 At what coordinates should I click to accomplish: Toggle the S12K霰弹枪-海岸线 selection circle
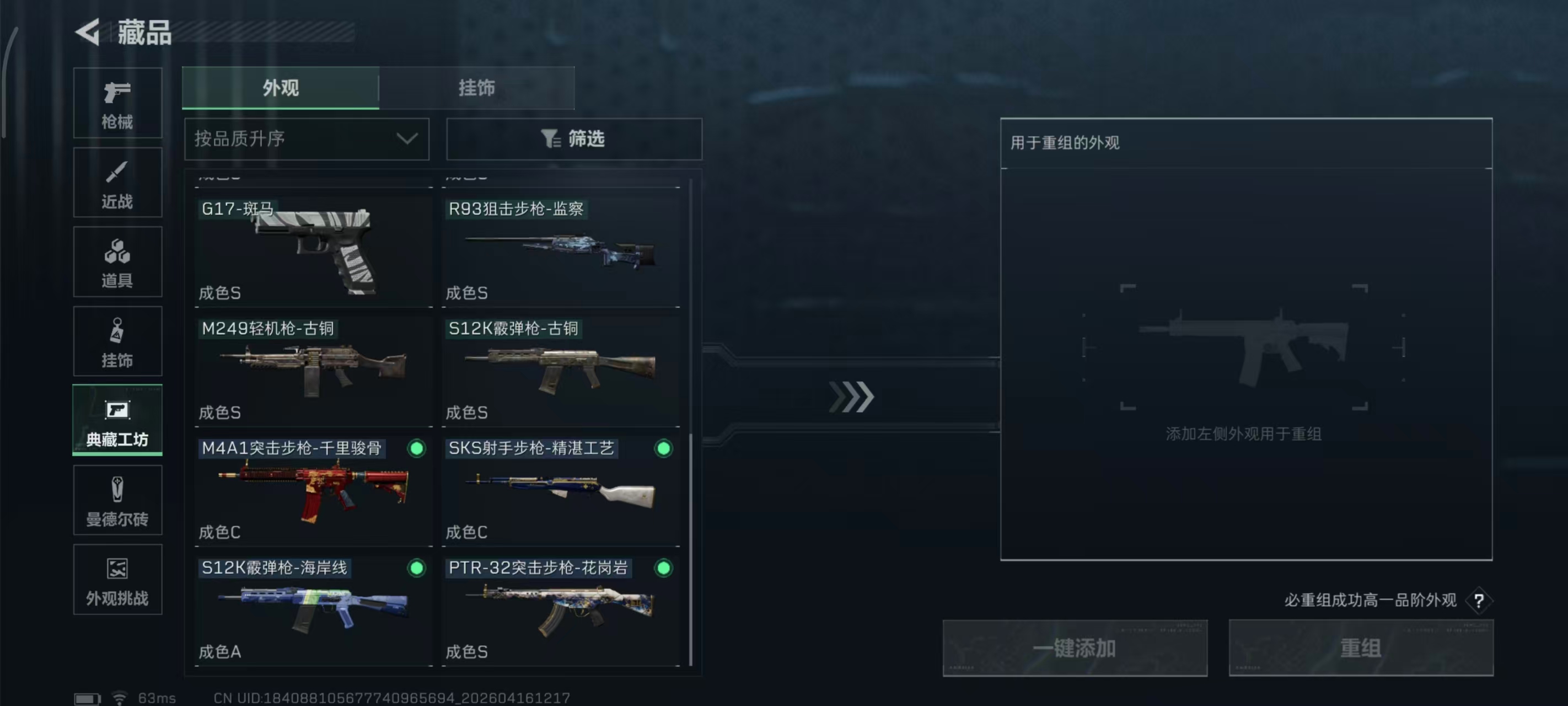click(x=416, y=568)
